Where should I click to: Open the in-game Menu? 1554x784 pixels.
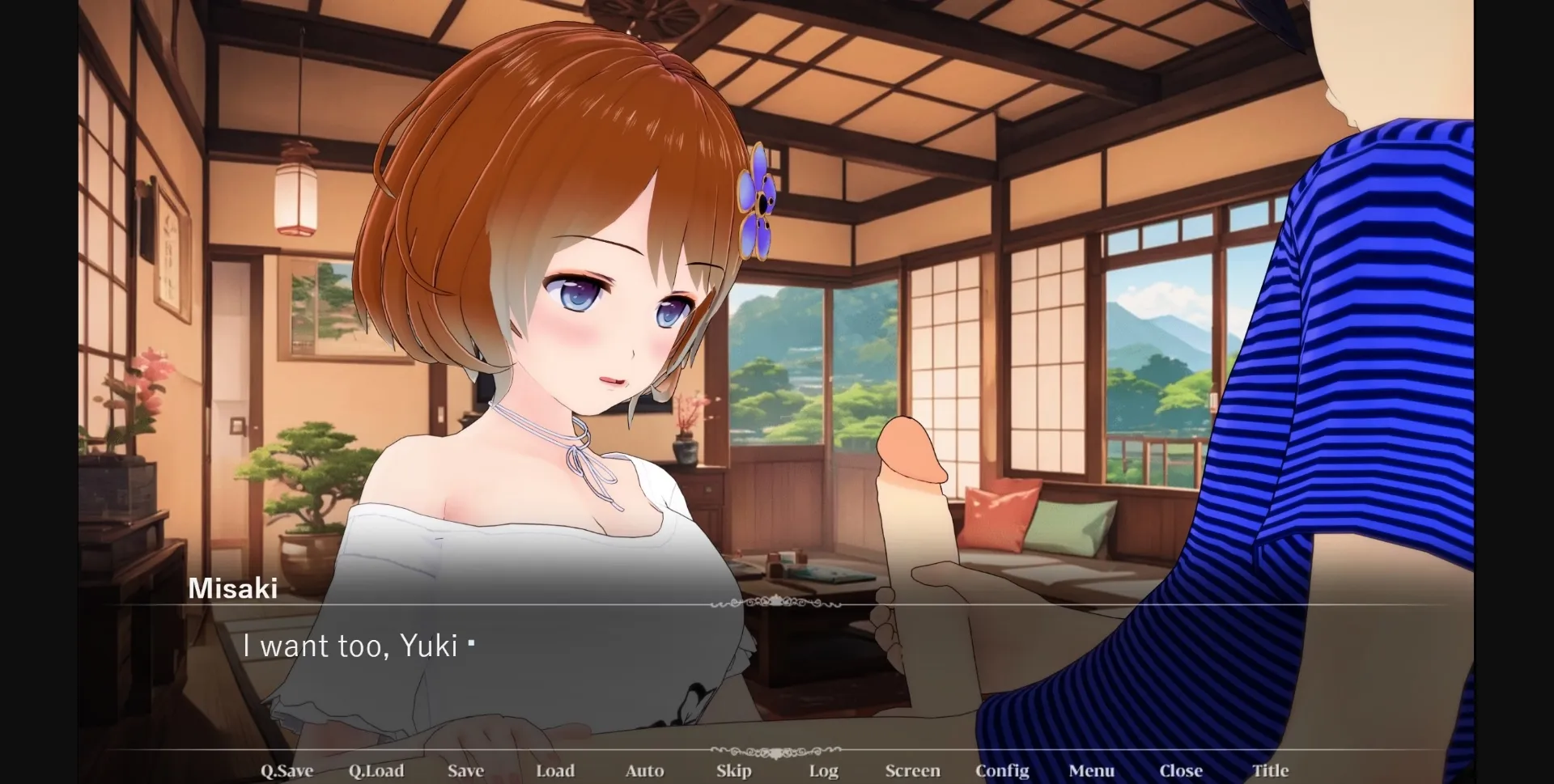tap(1093, 770)
